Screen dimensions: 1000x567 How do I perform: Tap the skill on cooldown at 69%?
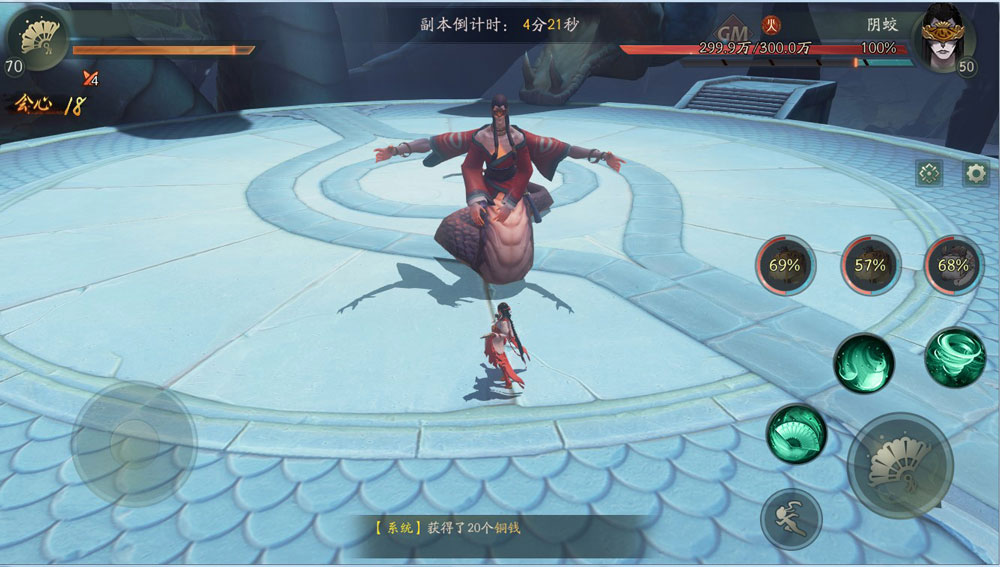tap(785, 265)
